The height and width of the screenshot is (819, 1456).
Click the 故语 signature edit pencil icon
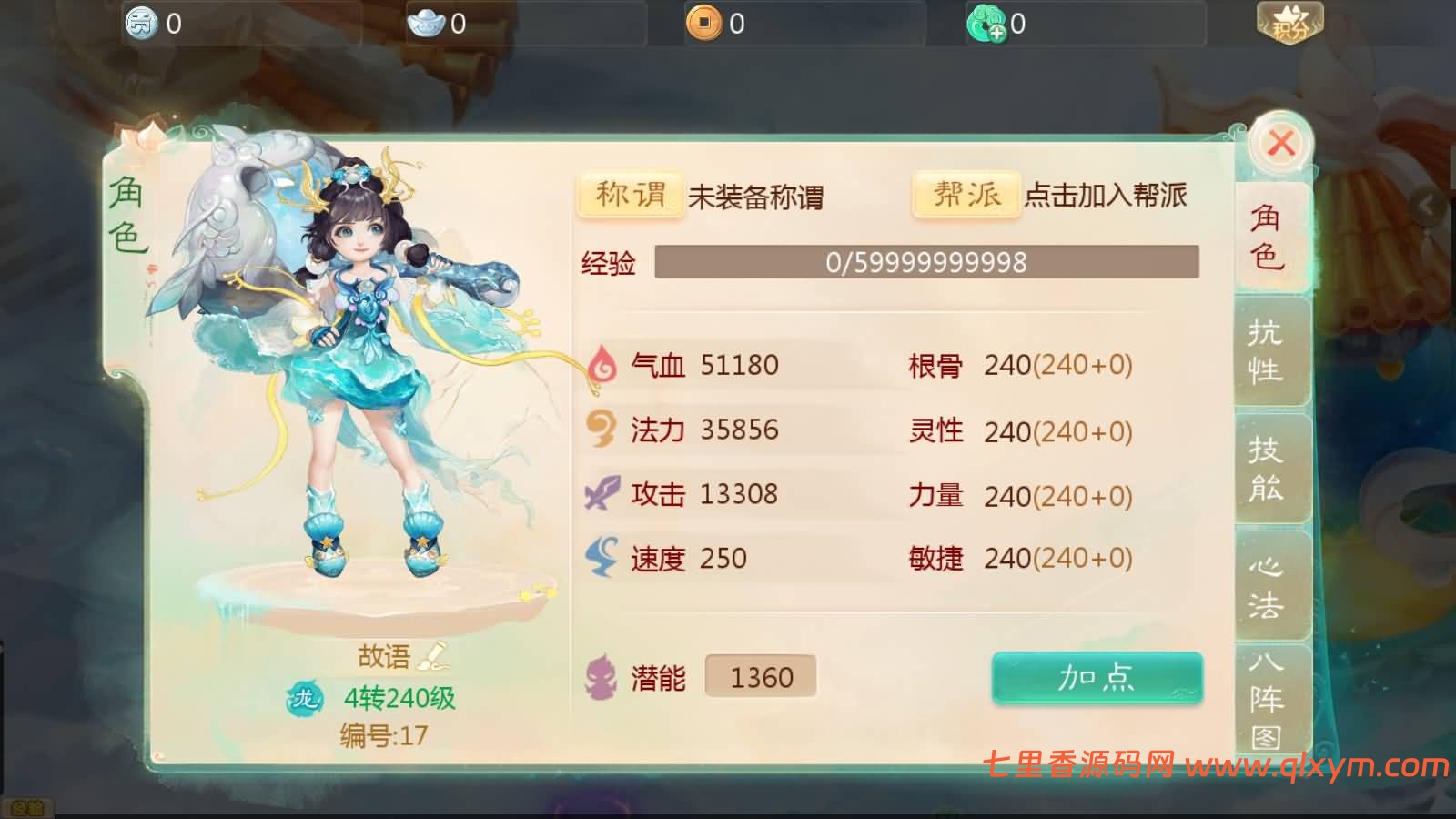click(x=432, y=653)
